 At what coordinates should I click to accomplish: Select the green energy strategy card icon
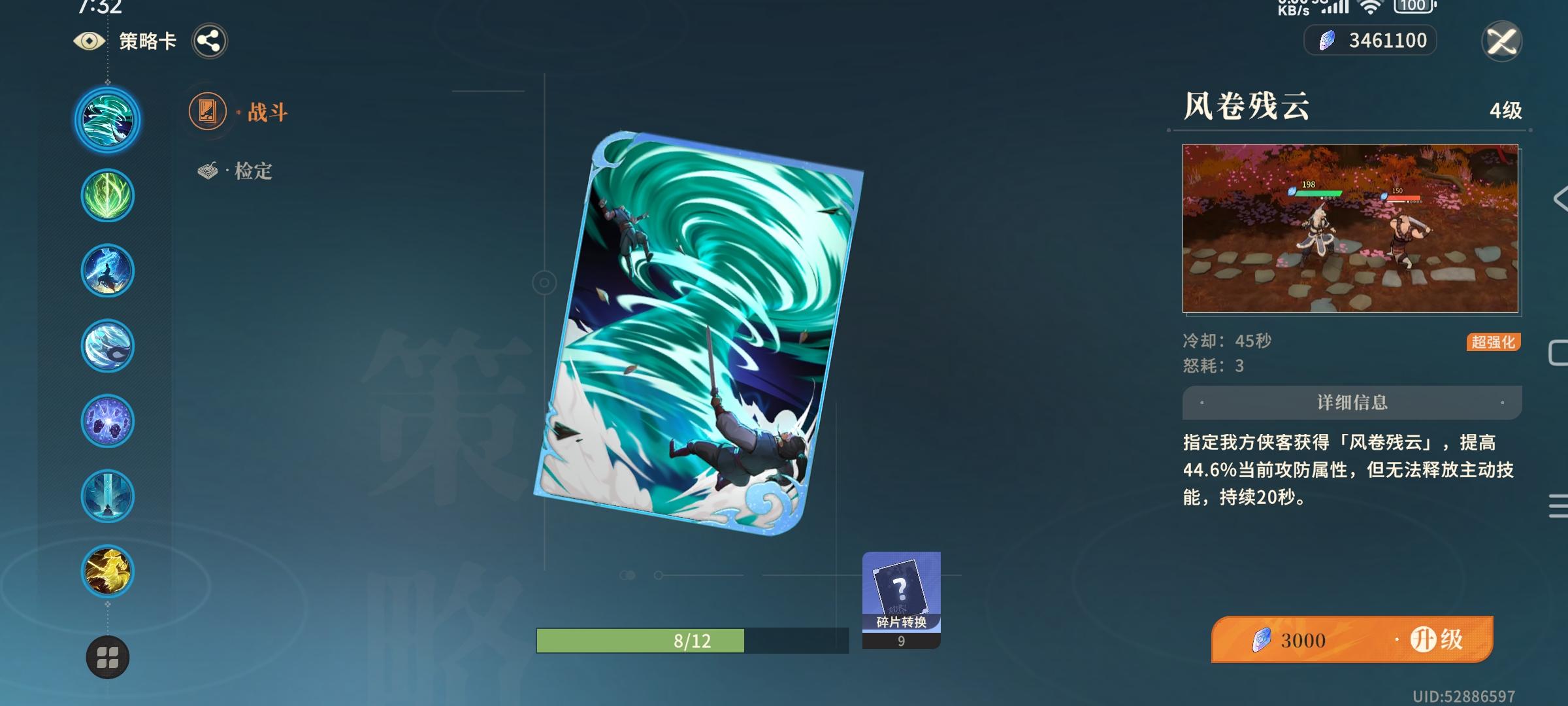pos(106,194)
